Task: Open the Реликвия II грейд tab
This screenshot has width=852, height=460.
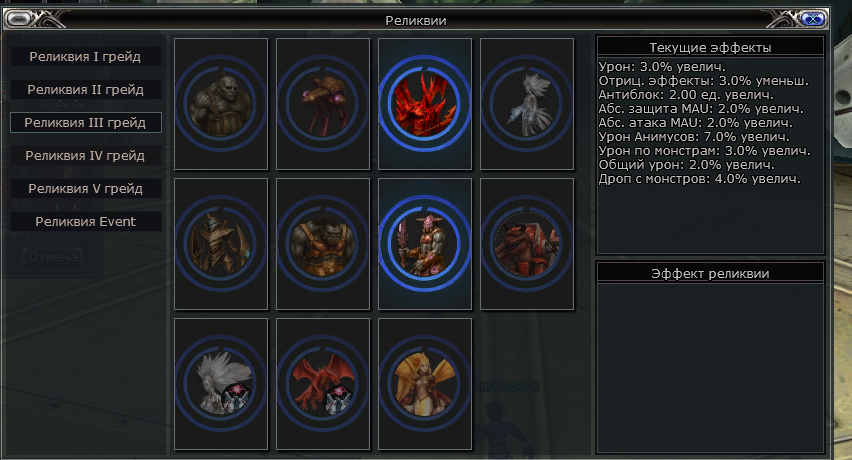Action: tap(85, 90)
